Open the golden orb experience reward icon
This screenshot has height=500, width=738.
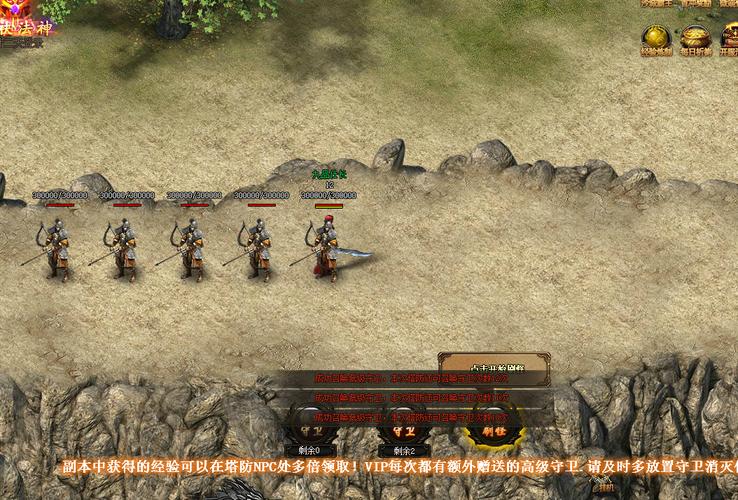656,38
